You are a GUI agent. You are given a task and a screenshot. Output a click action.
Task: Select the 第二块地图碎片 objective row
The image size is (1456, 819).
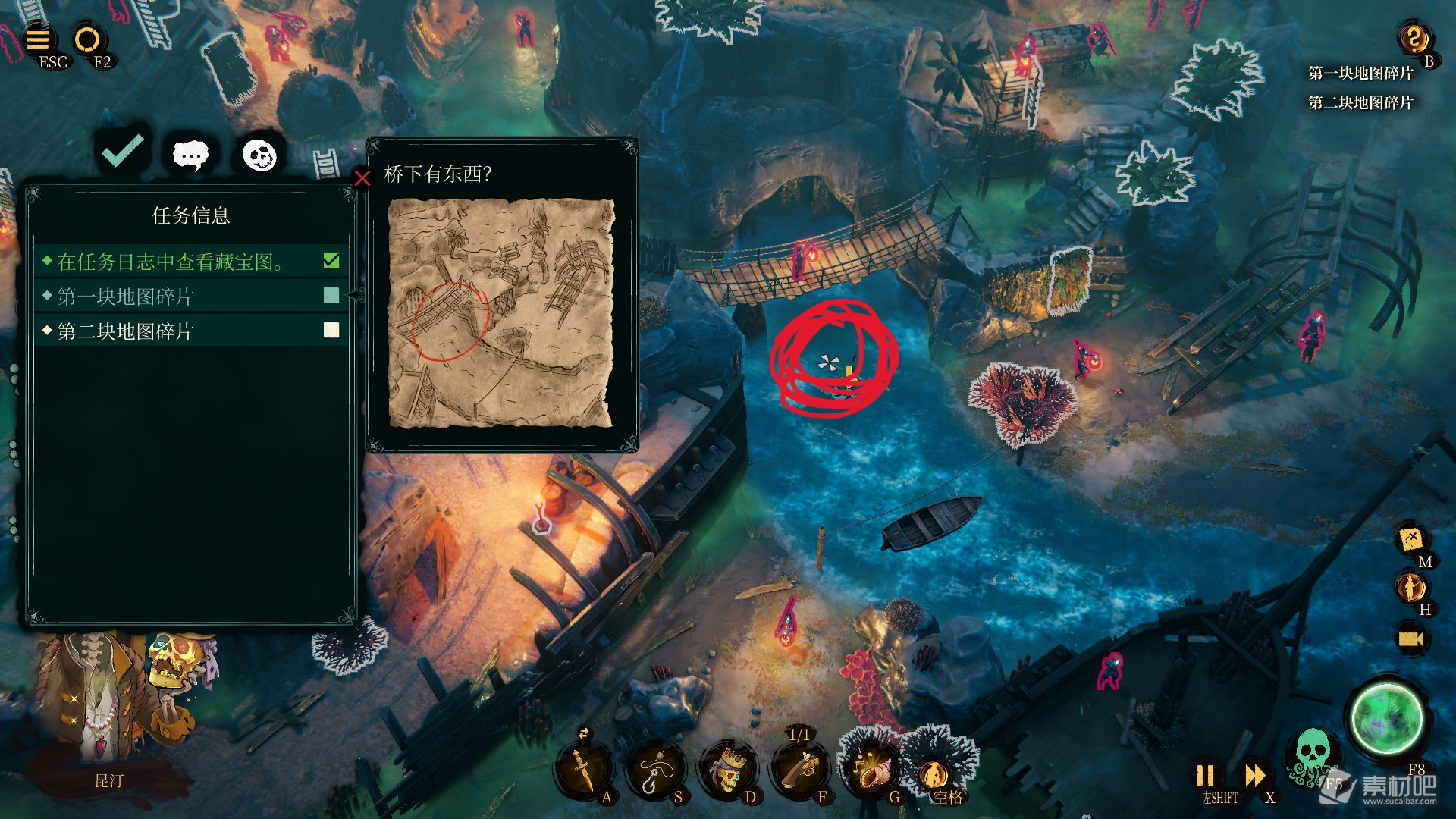[191, 331]
